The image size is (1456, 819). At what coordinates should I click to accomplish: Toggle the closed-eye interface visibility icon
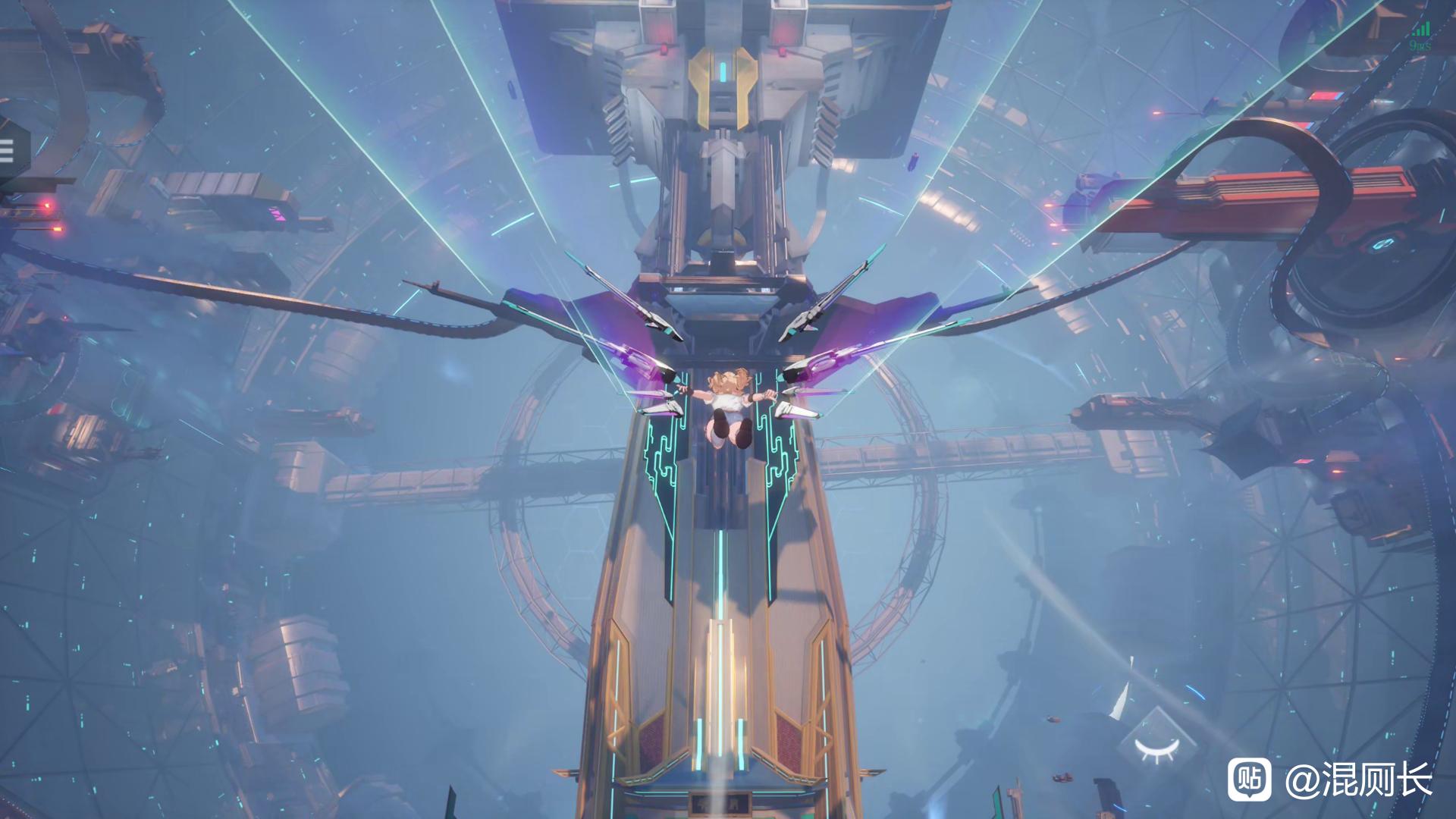click(1157, 748)
